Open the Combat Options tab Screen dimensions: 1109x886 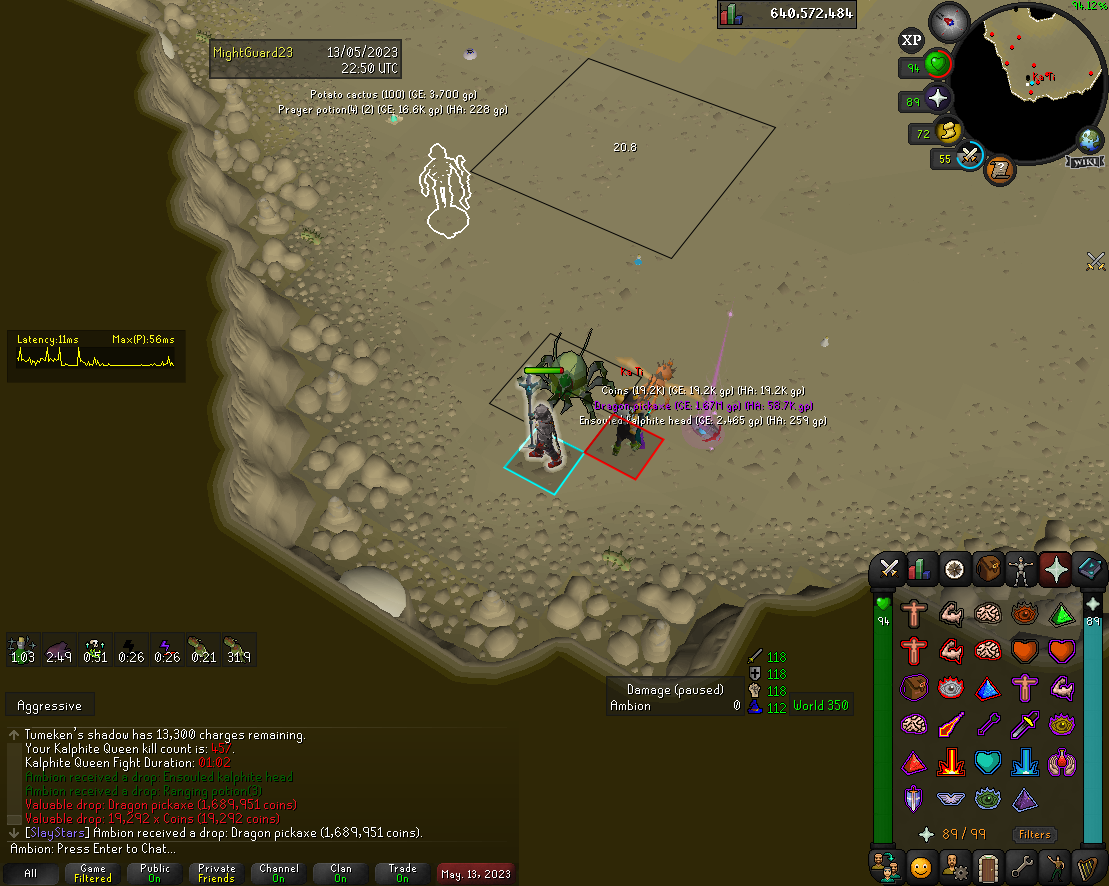click(x=888, y=569)
